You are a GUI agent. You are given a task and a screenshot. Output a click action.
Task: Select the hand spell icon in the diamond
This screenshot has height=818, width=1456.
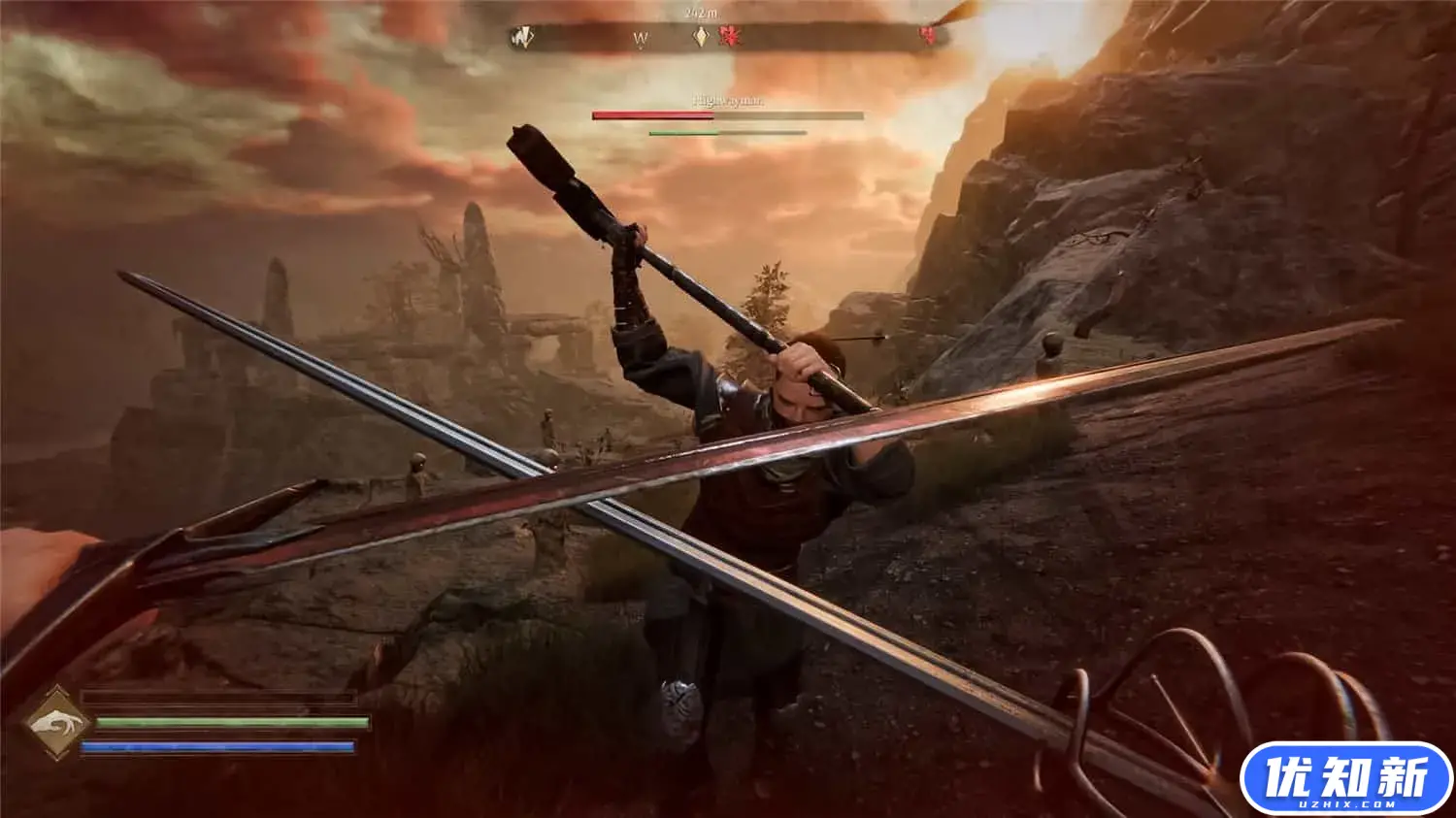[56, 723]
